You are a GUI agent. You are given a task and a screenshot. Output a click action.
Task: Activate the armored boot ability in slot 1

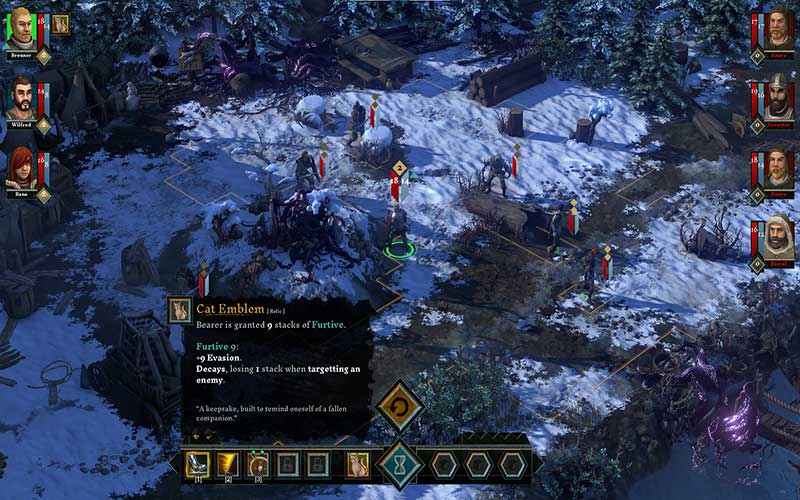[198, 464]
